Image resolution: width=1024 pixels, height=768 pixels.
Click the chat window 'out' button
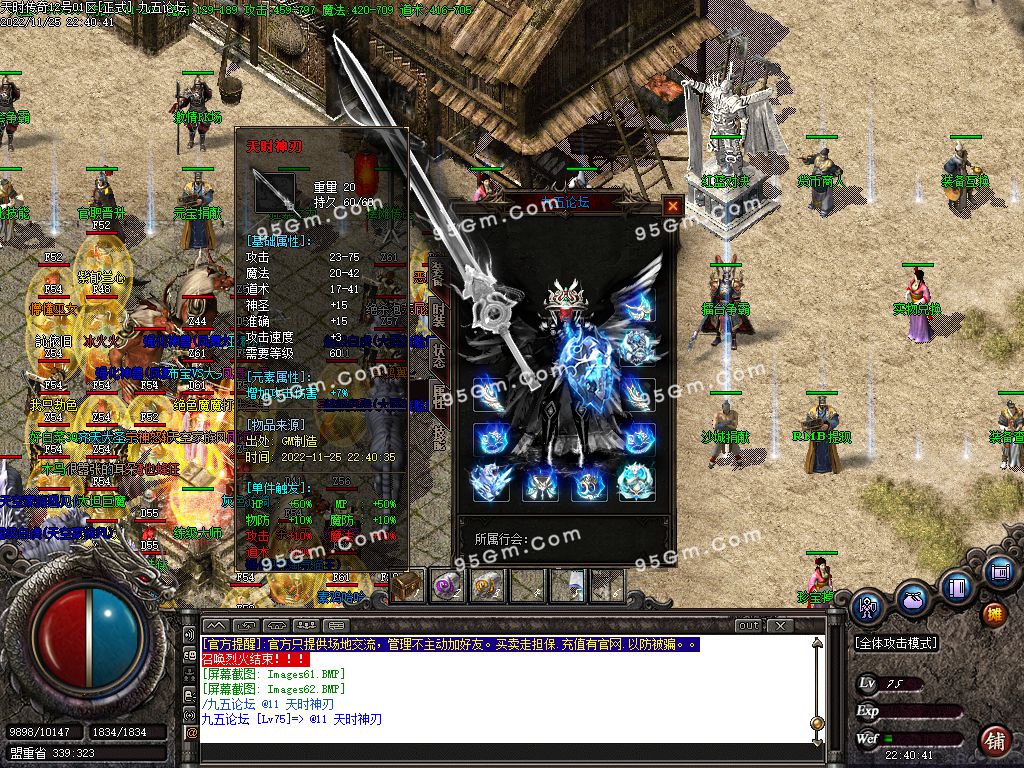749,626
